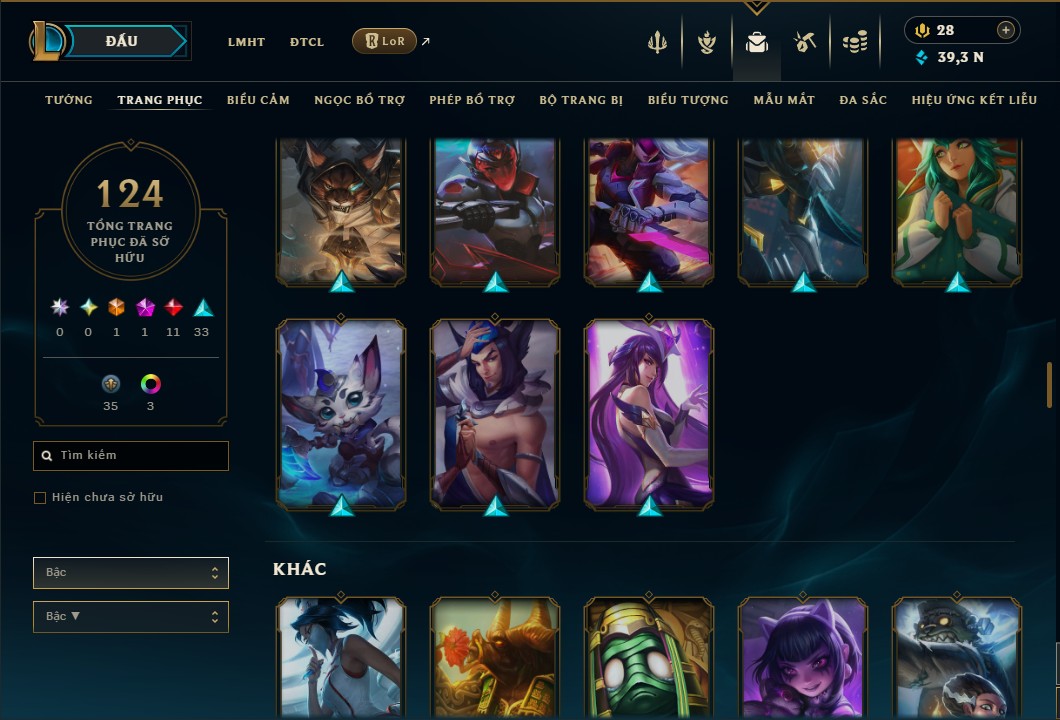Switch to the TƯỚNG collection tab
The height and width of the screenshot is (720, 1060).
(x=69, y=100)
